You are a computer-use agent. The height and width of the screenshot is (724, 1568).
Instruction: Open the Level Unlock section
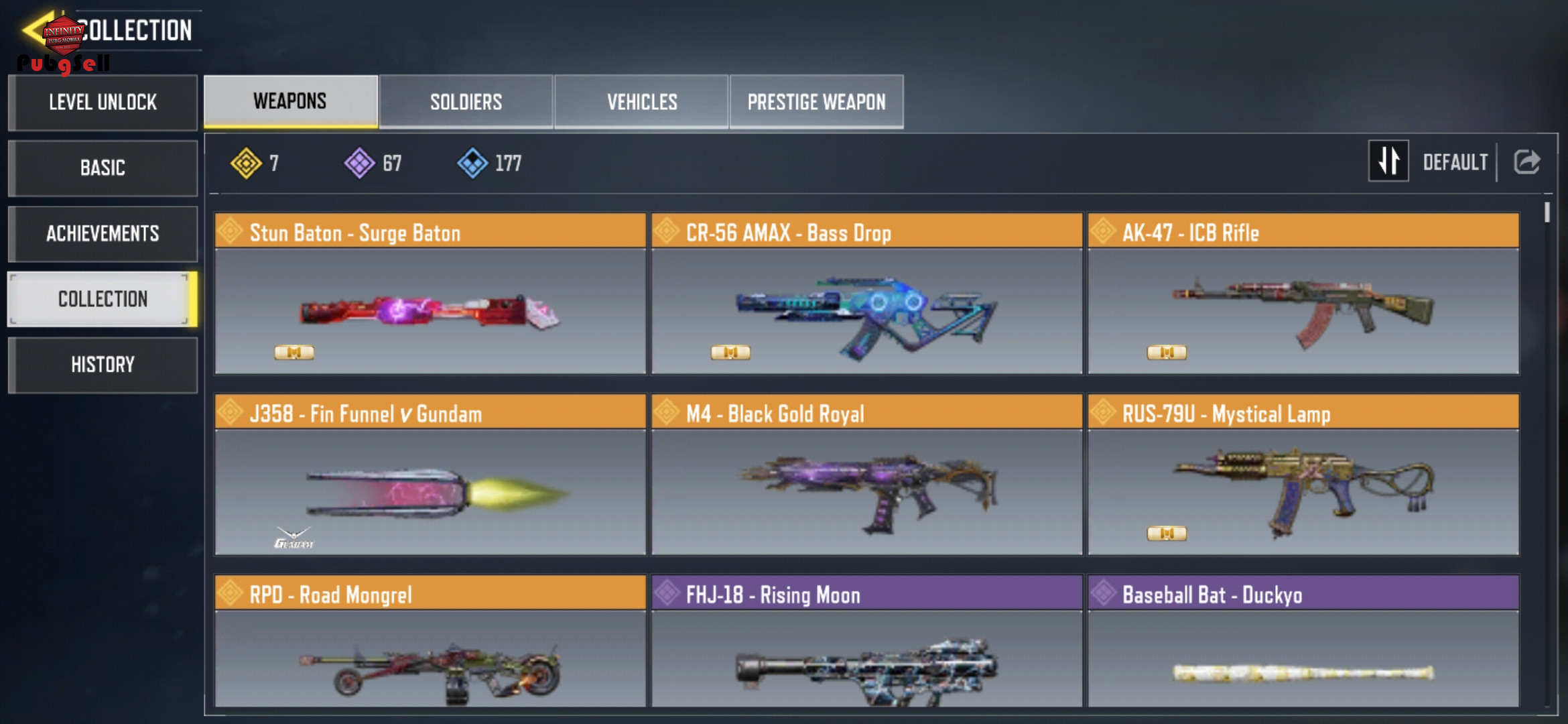[103, 103]
